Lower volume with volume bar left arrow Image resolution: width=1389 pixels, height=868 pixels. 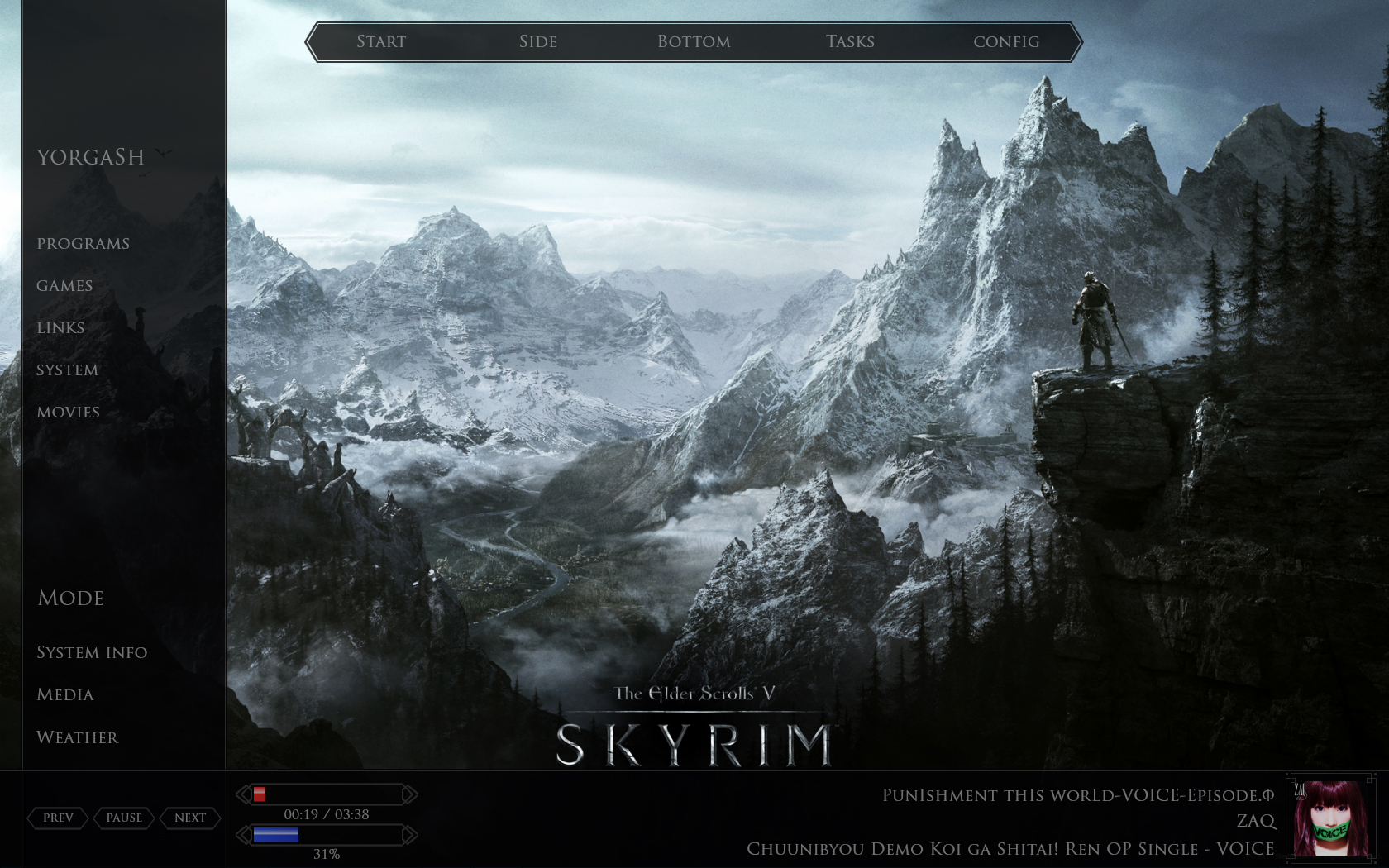[244, 836]
